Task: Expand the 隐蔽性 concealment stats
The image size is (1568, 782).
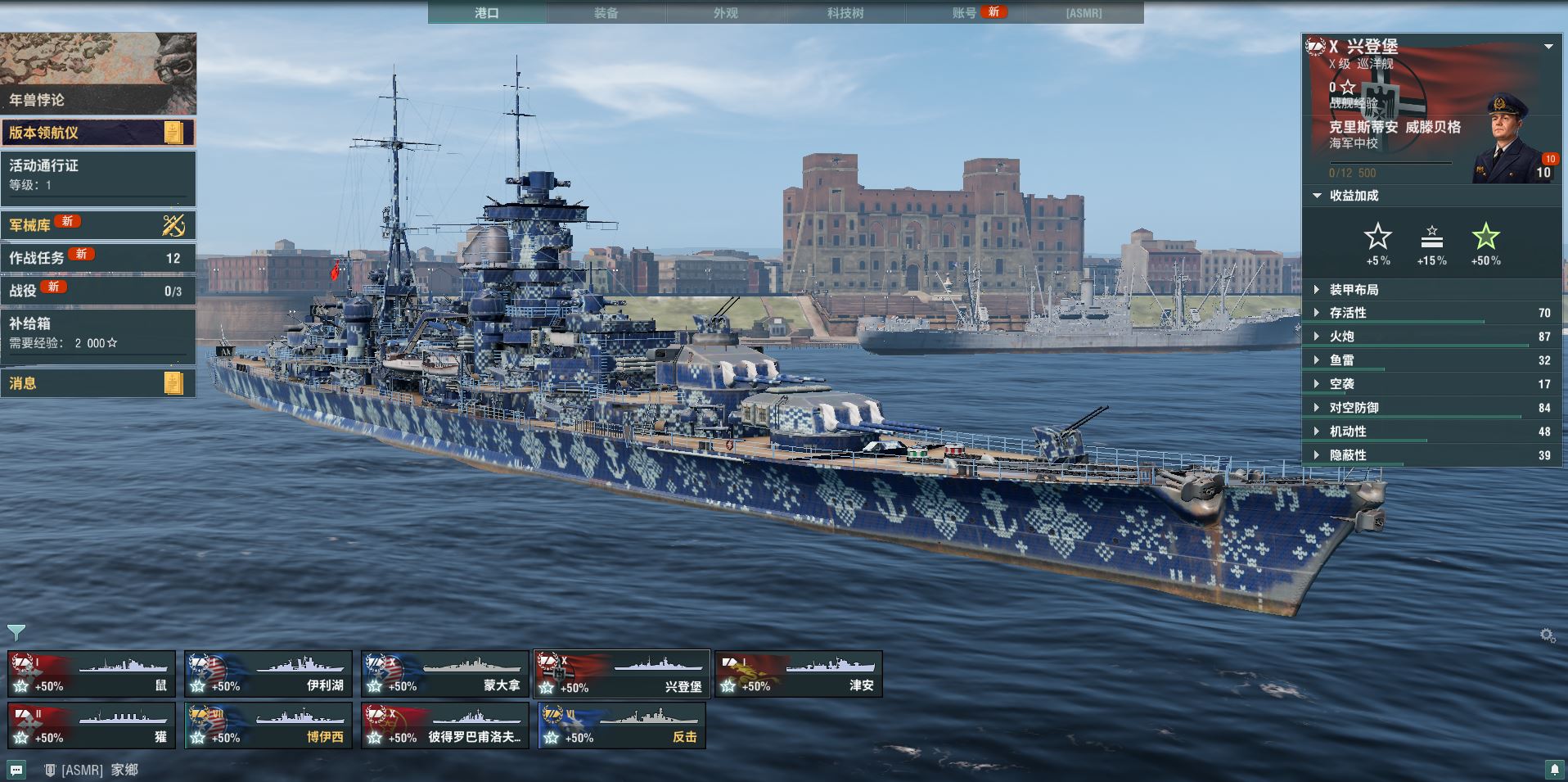Action: coord(1348,454)
